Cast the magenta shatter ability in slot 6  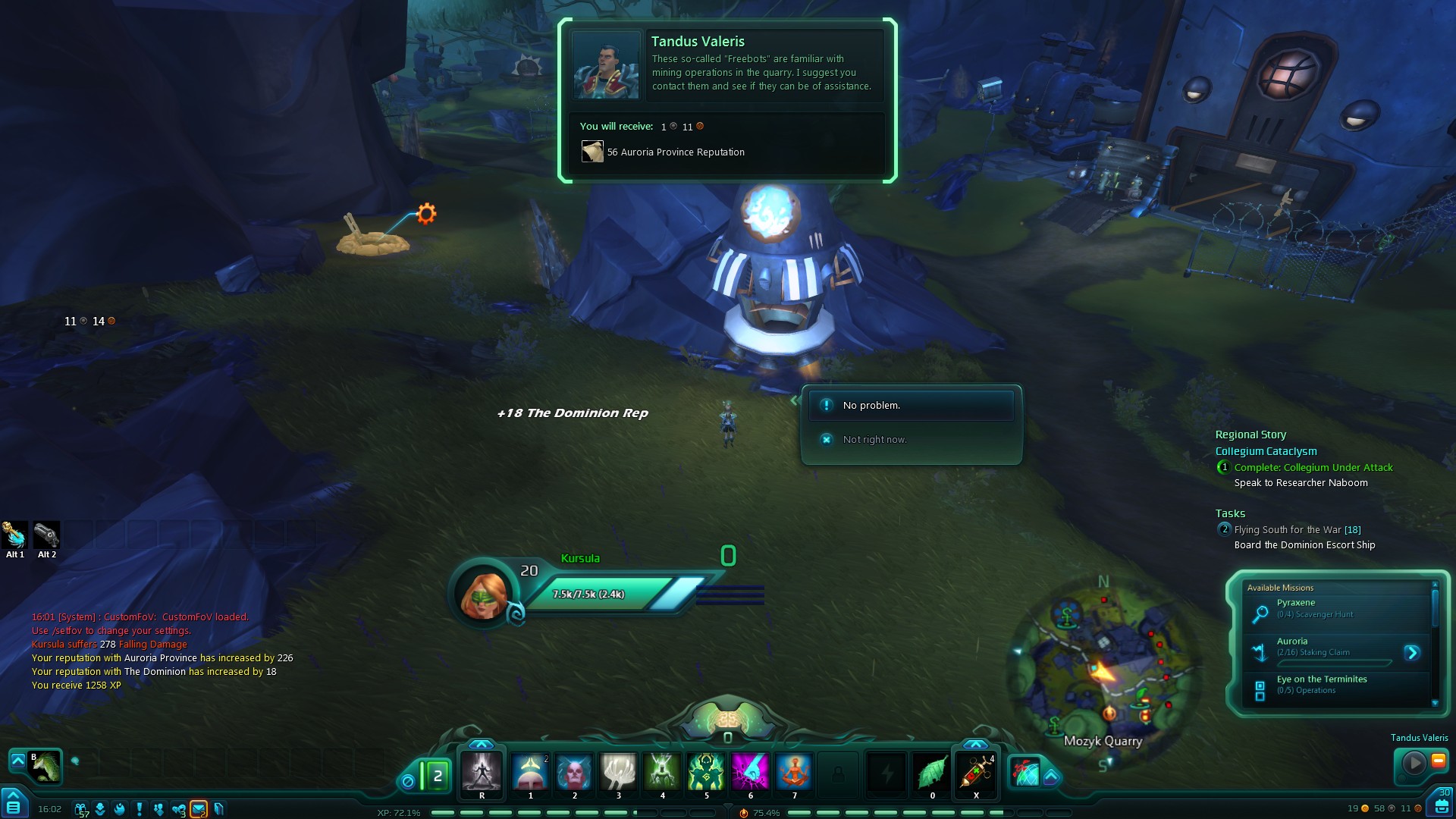pos(750,772)
